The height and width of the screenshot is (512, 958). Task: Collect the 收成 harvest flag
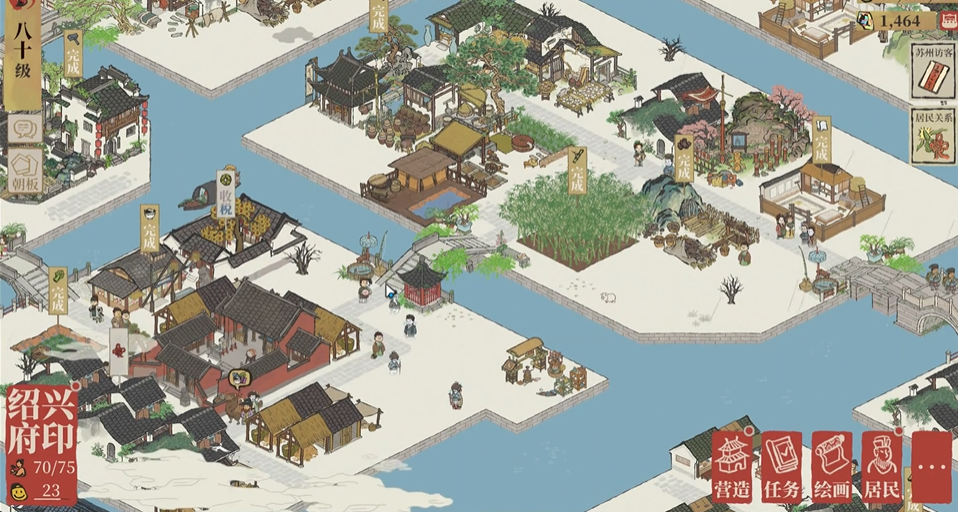pyautogui.click(x=228, y=194)
